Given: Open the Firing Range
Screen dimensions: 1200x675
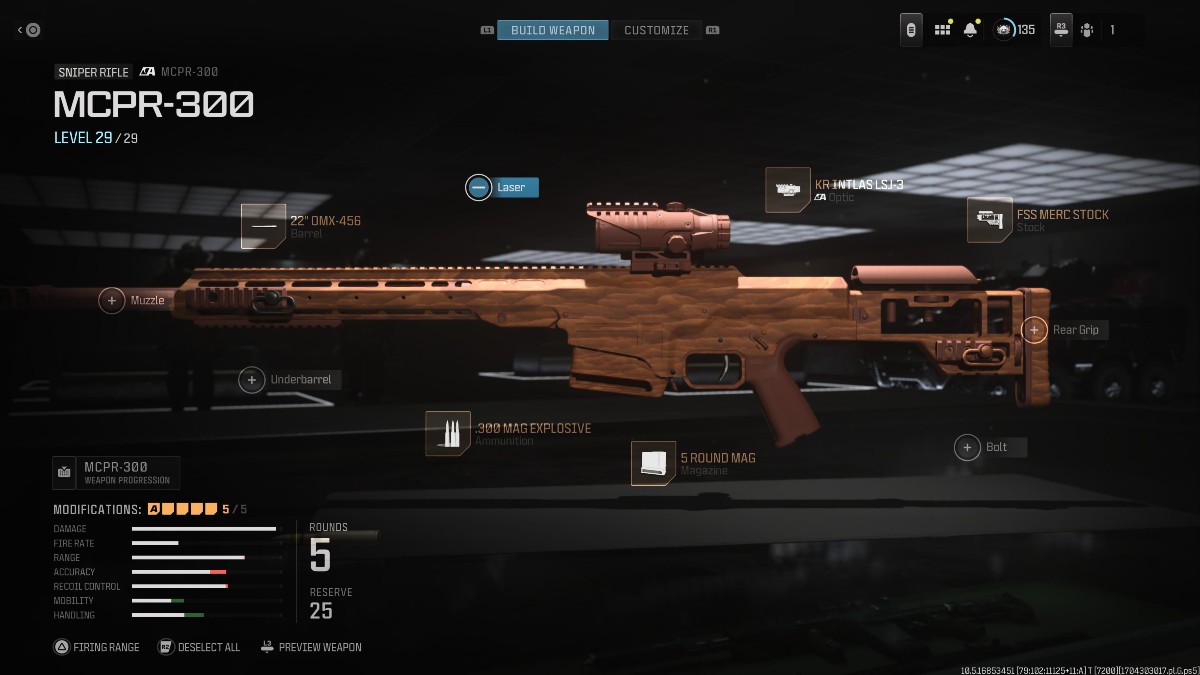Looking at the screenshot, I should (x=97, y=647).
